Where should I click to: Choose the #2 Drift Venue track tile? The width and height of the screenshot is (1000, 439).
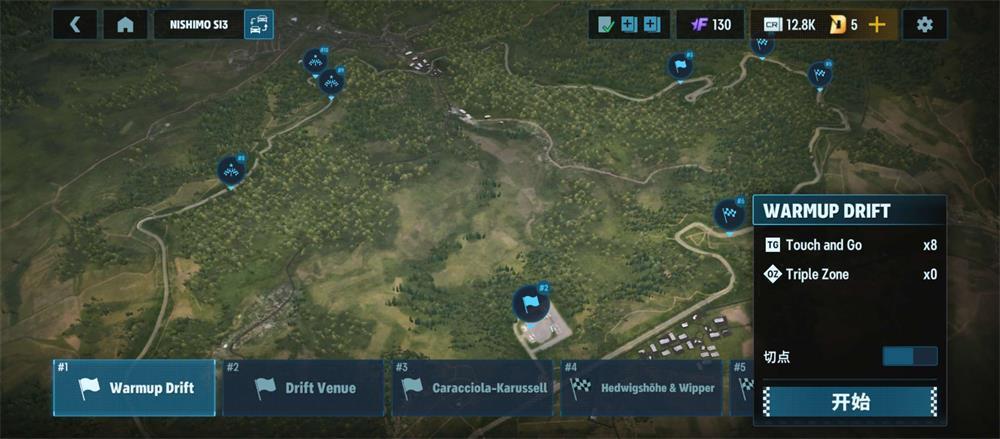303,388
